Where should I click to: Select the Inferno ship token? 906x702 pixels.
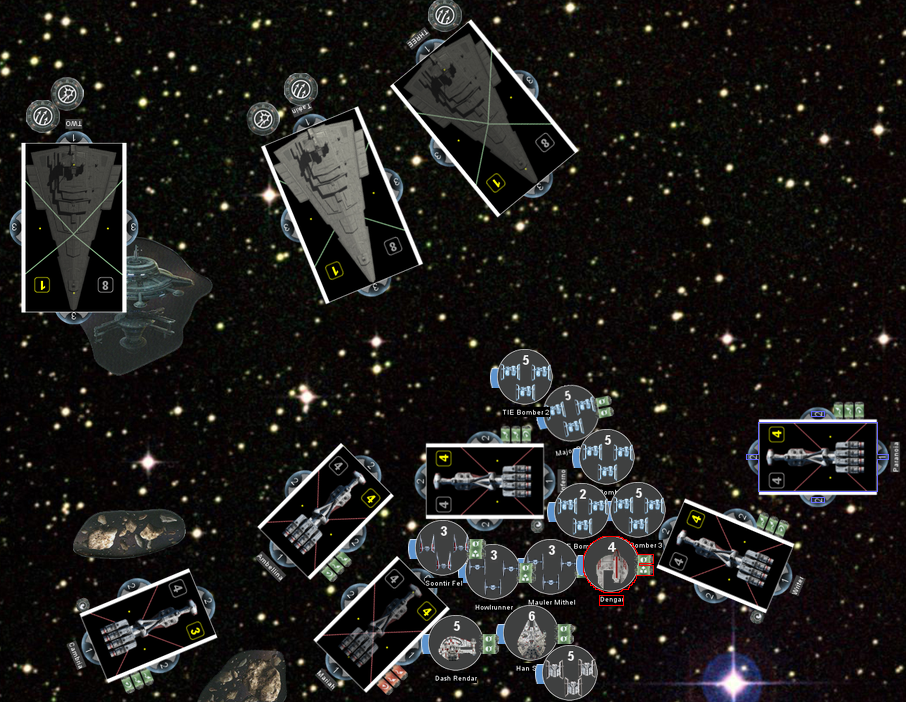[x=485, y=481]
